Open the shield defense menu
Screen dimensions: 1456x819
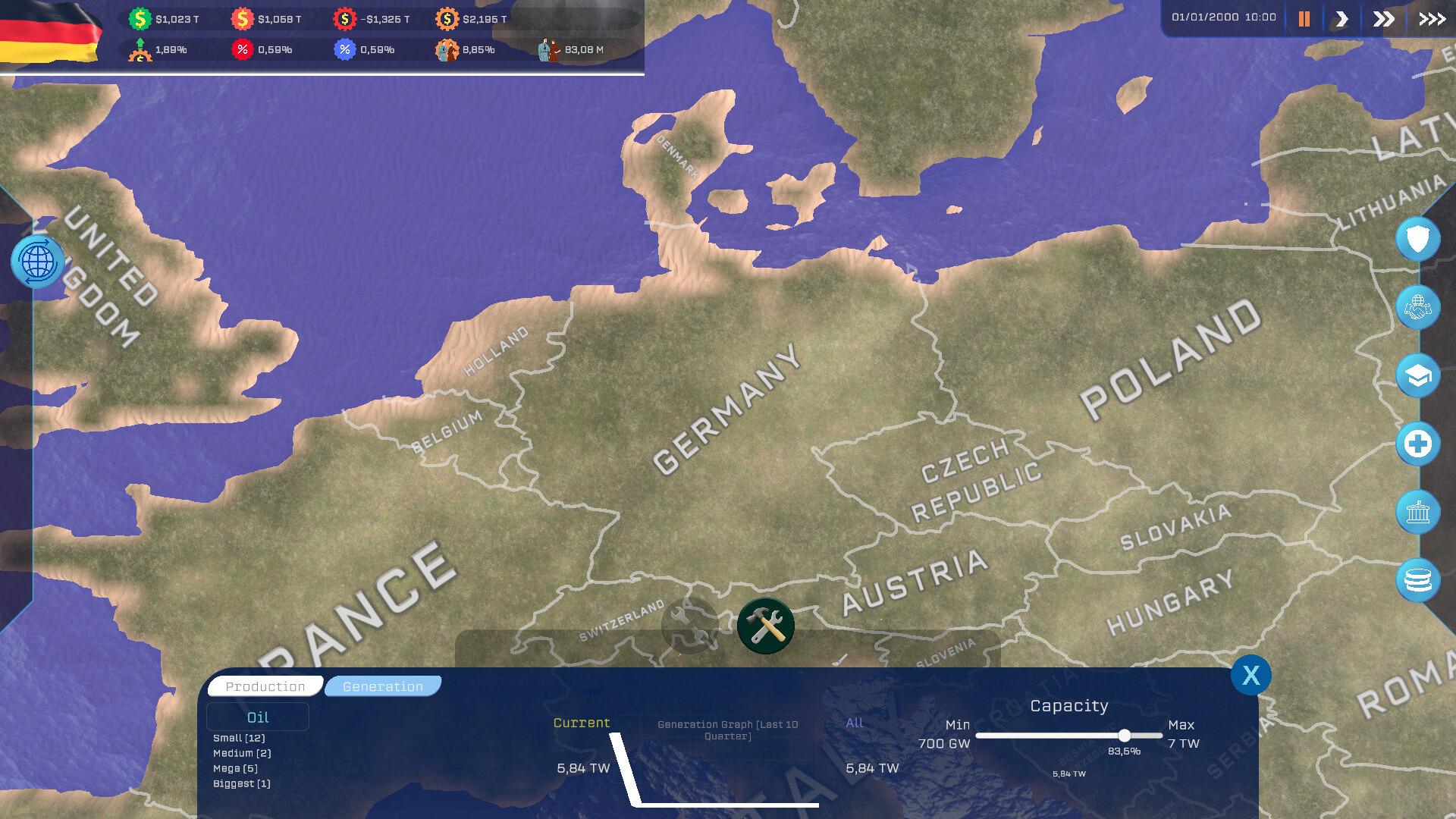[1417, 240]
